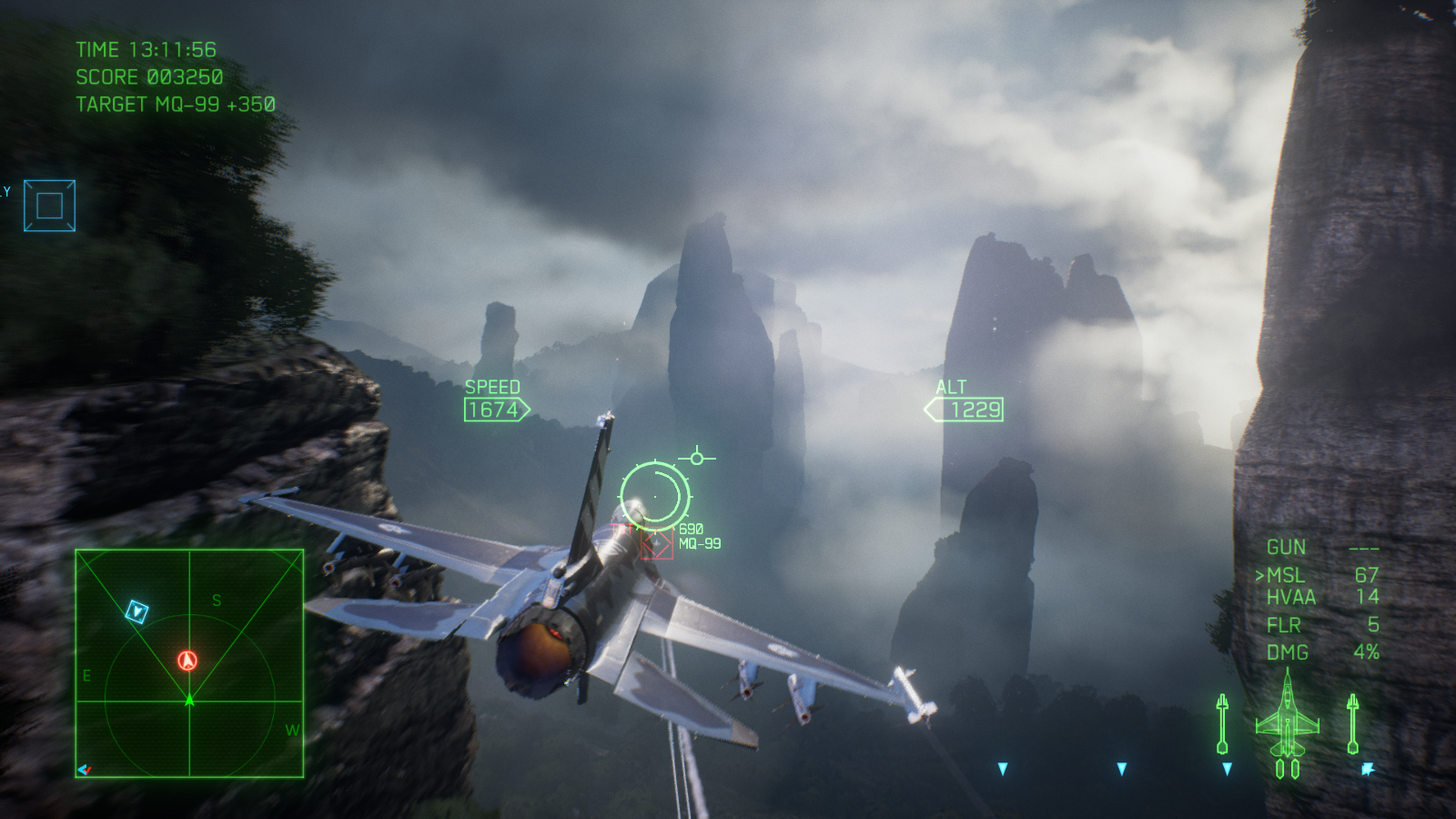Viewport: 1456px width, 819px height.
Task: Select the HVAA special weapon entry
Action: point(1291,597)
